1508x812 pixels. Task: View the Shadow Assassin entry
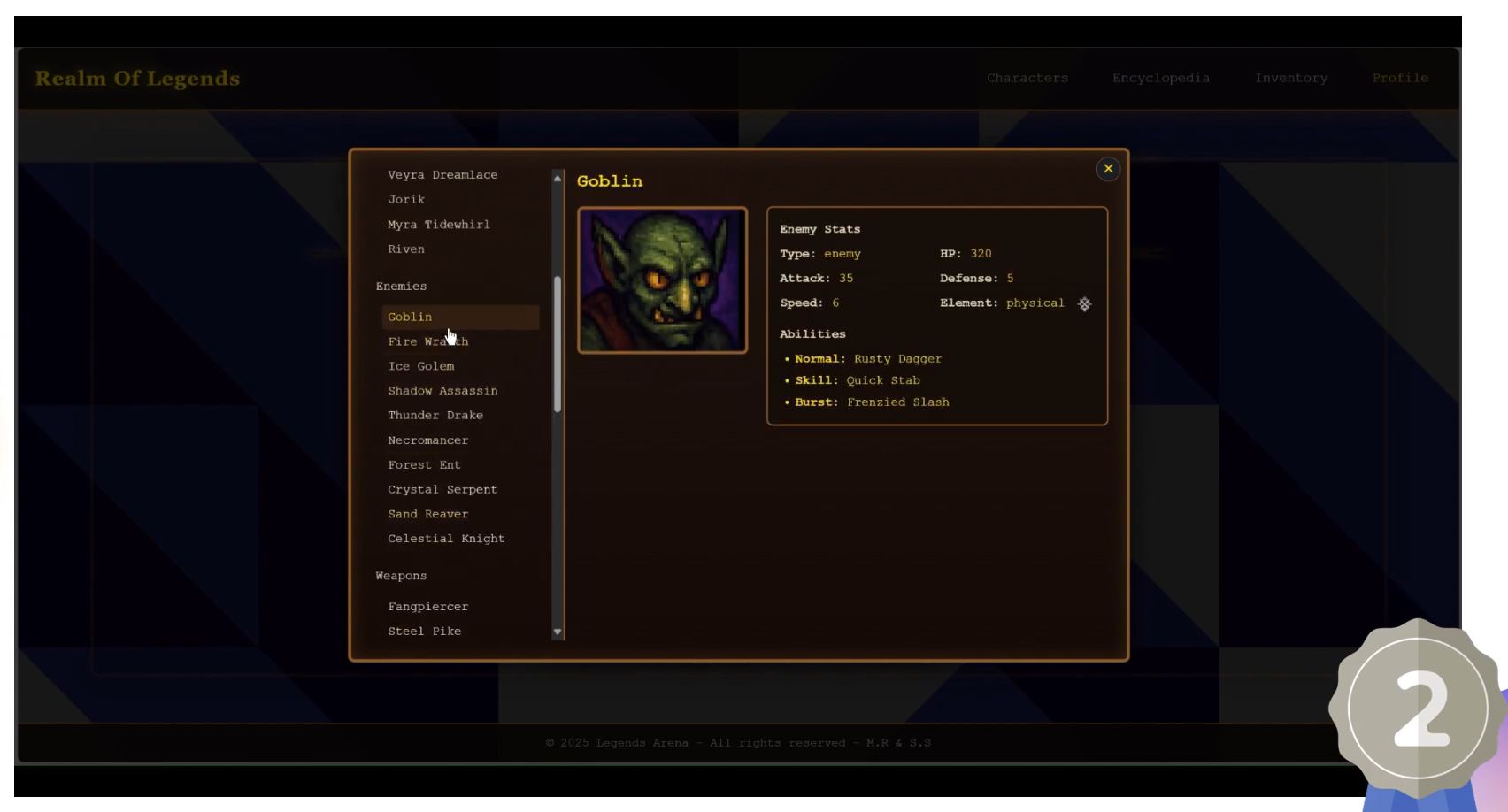[x=442, y=391]
